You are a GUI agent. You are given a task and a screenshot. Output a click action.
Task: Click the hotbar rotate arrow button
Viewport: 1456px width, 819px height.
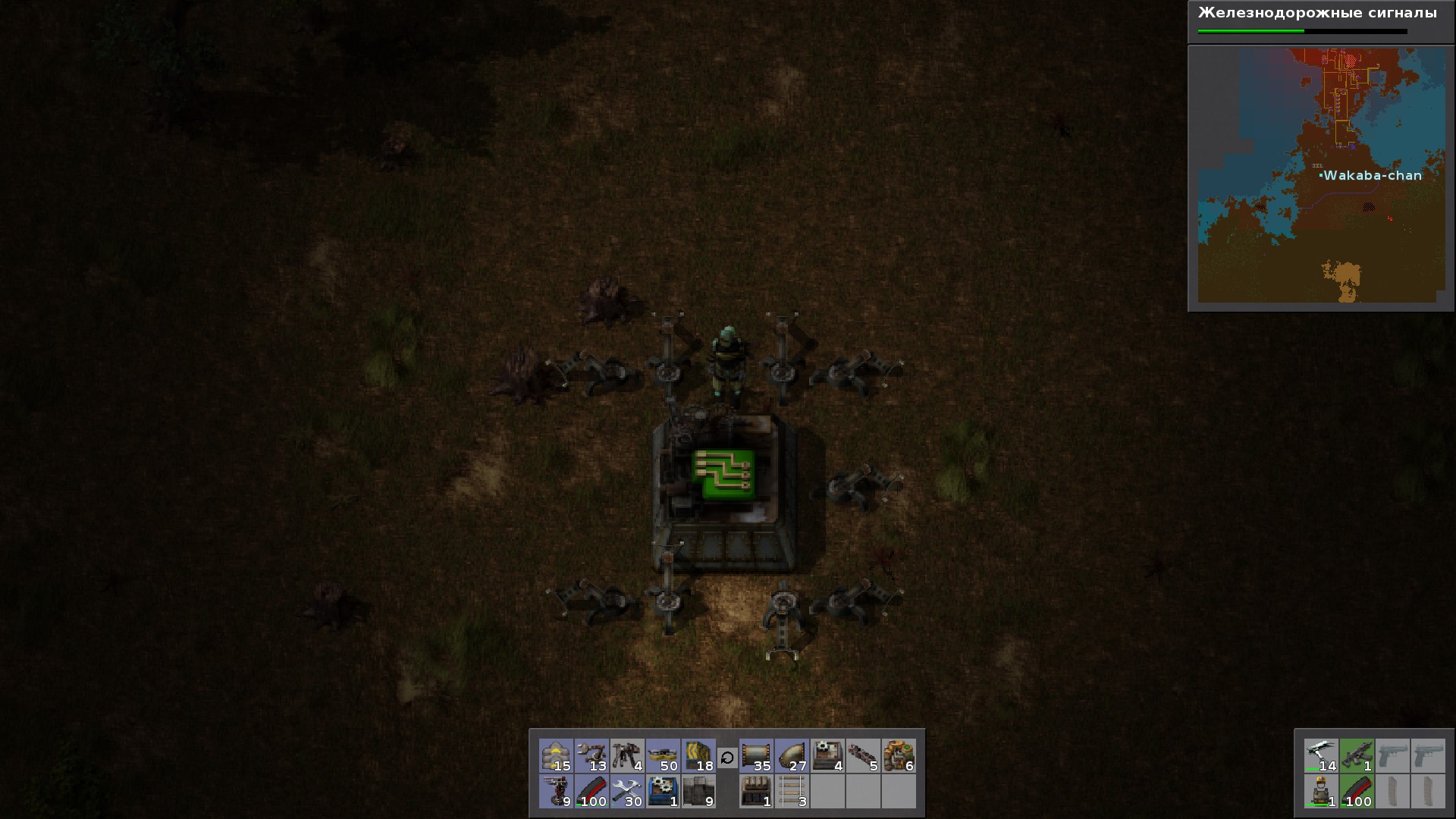pyautogui.click(x=727, y=757)
